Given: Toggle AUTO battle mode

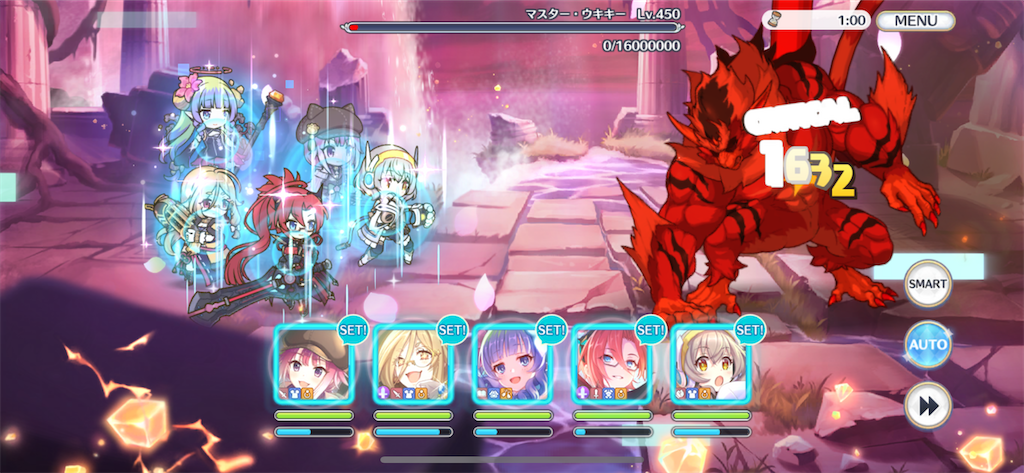Looking at the screenshot, I should coord(927,345).
